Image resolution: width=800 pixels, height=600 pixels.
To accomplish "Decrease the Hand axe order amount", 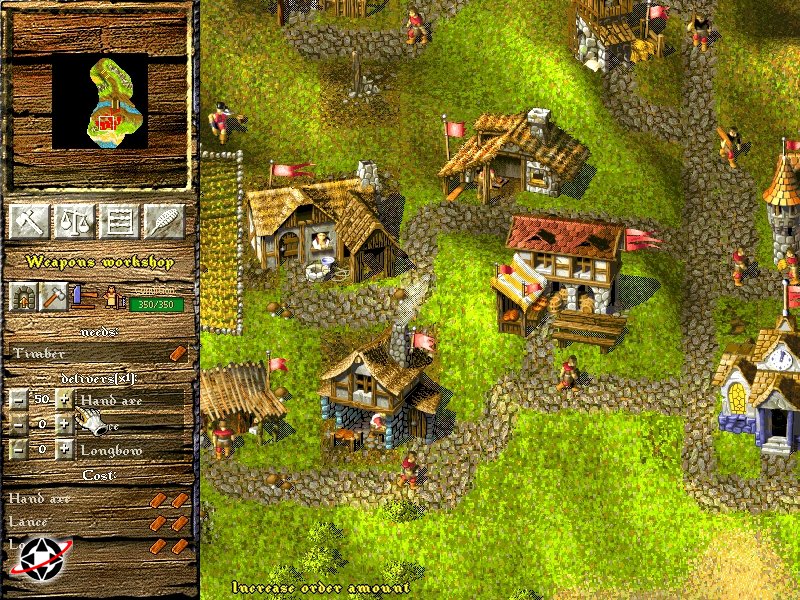I will [18, 398].
